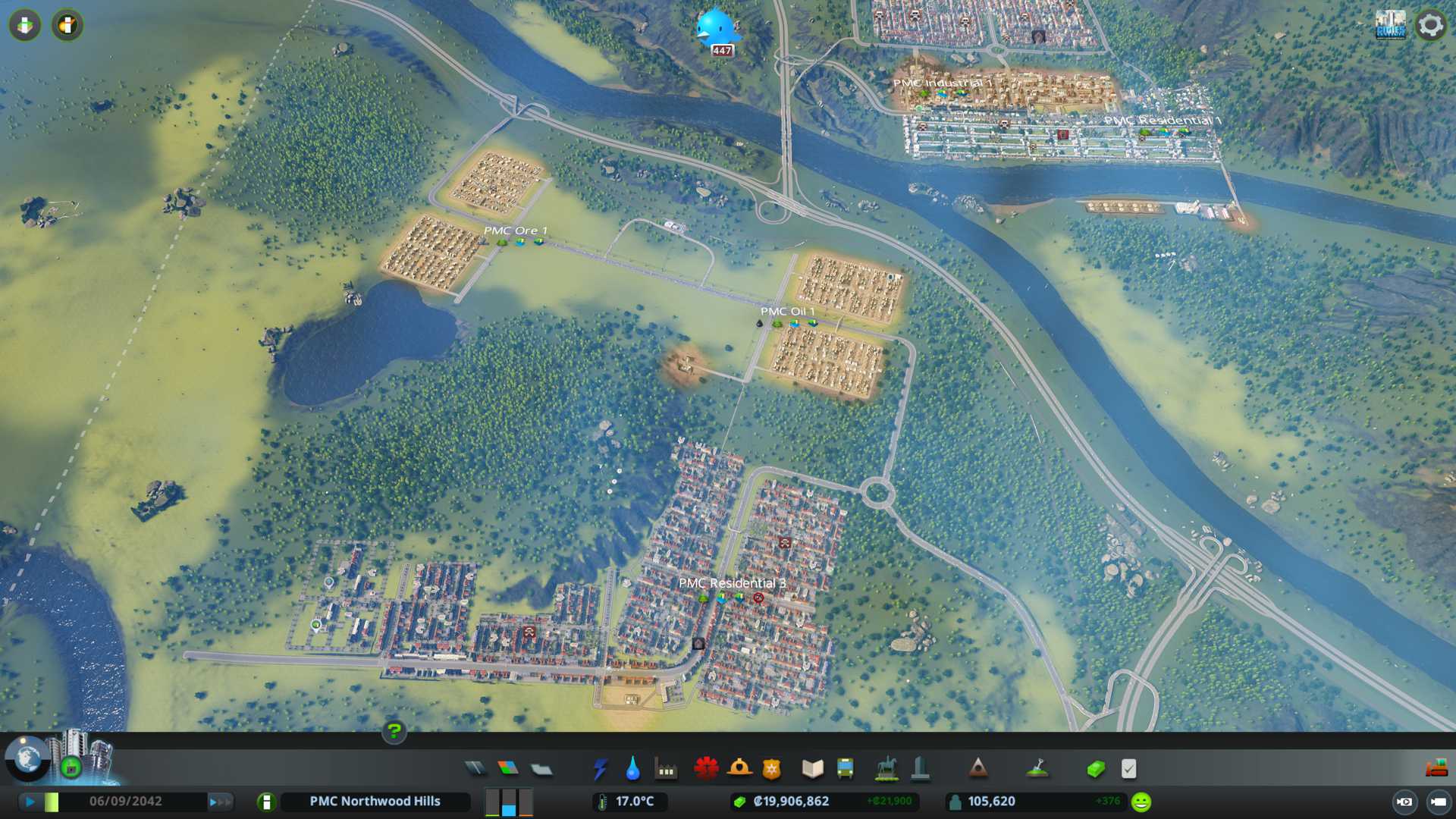Select the Districts tool
Screen dimensions: 1456x819
pos(541,769)
